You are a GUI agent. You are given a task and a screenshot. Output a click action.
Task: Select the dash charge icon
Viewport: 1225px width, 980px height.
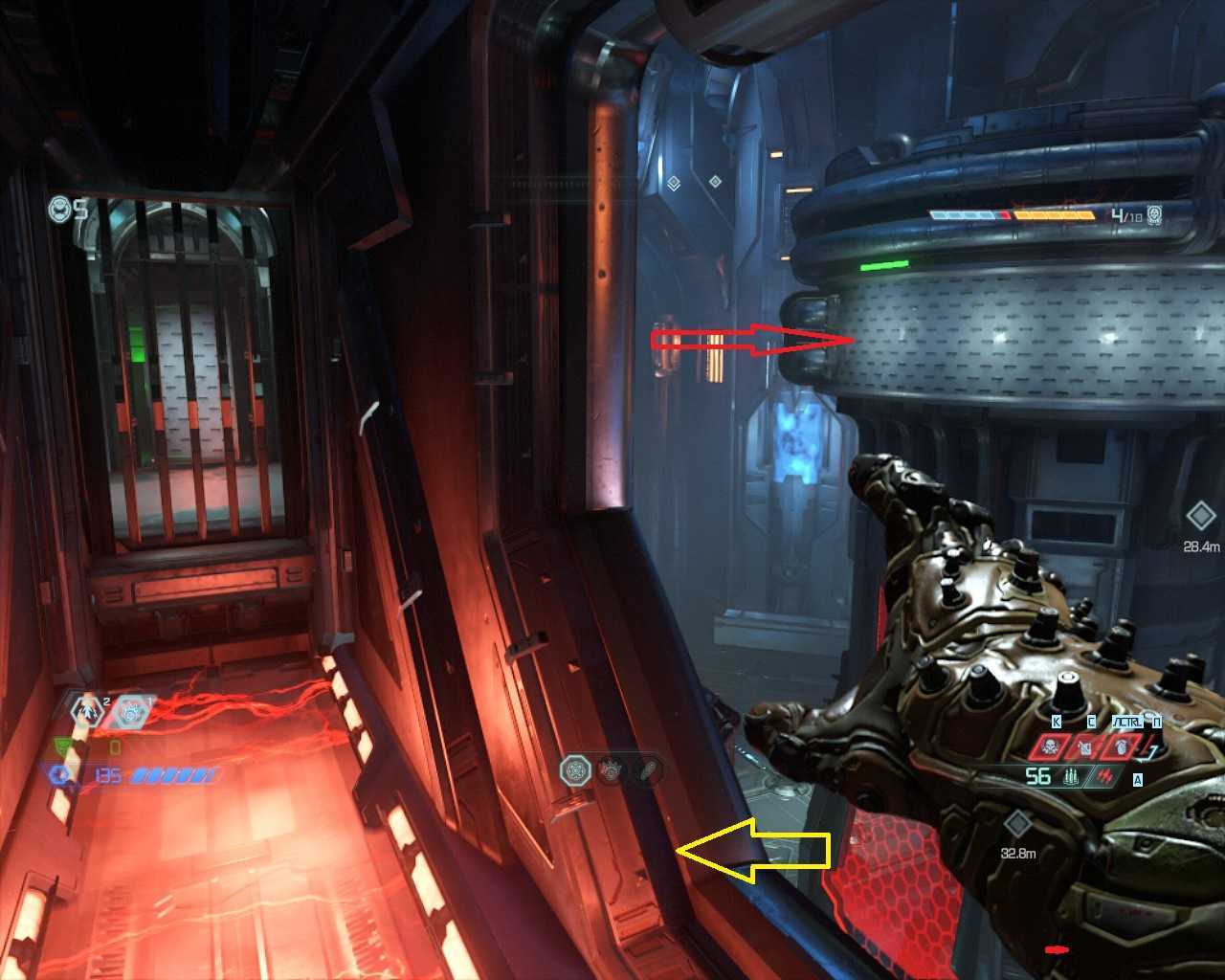[x=89, y=711]
